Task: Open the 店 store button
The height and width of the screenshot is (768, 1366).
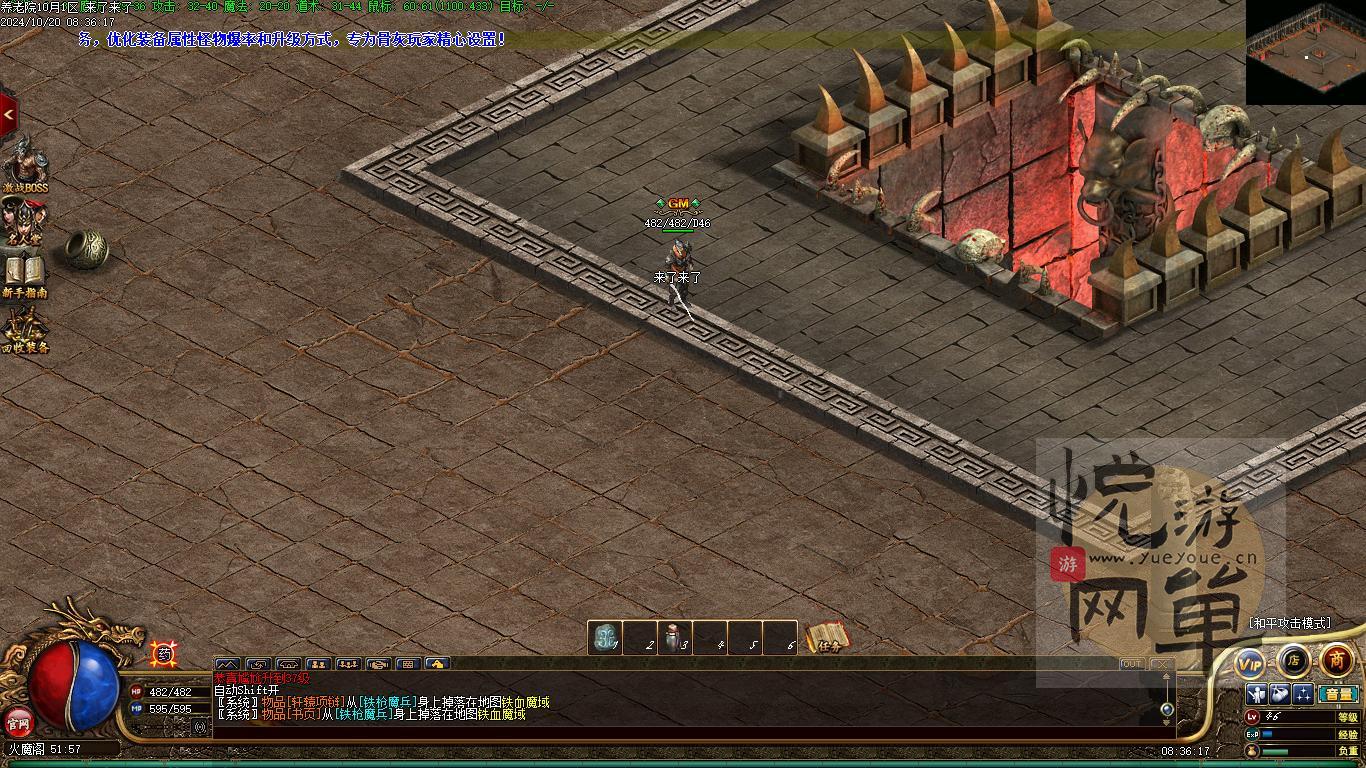Action: tap(1293, 660)
